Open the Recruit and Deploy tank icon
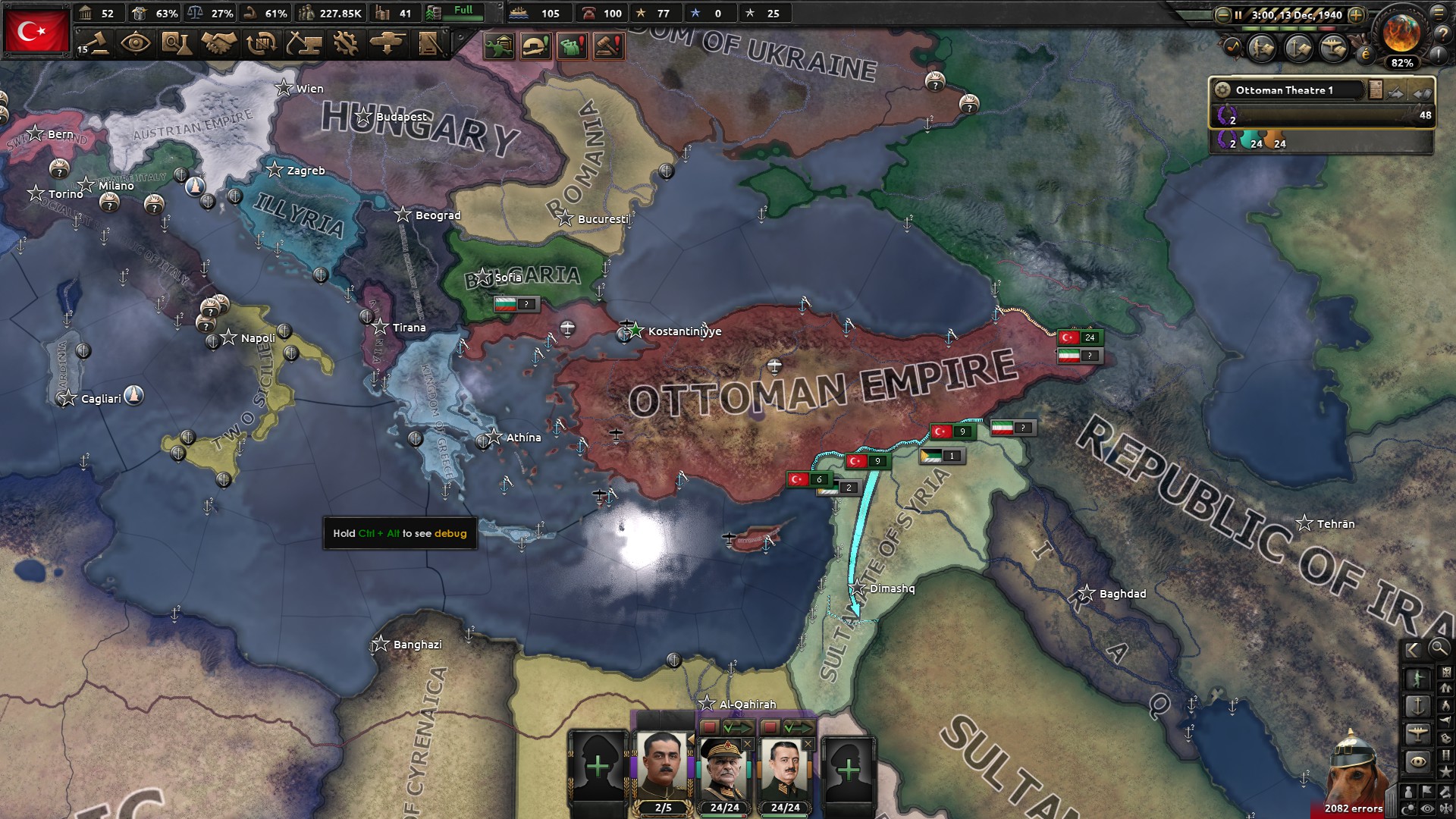The image size is (1456, 819). 388,42
